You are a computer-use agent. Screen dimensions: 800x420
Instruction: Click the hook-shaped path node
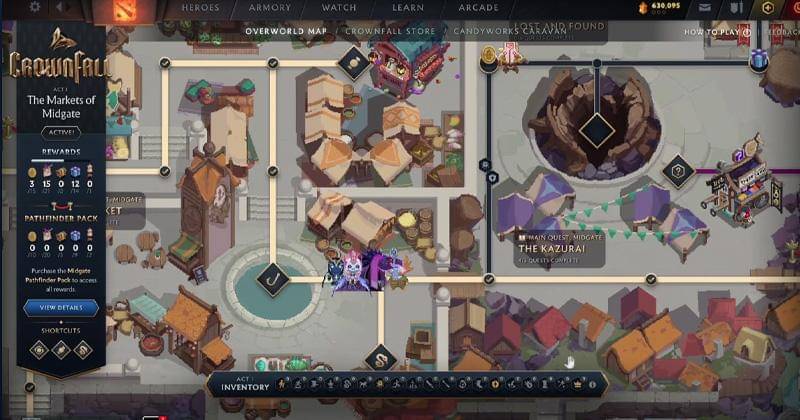tap(273, 281)
